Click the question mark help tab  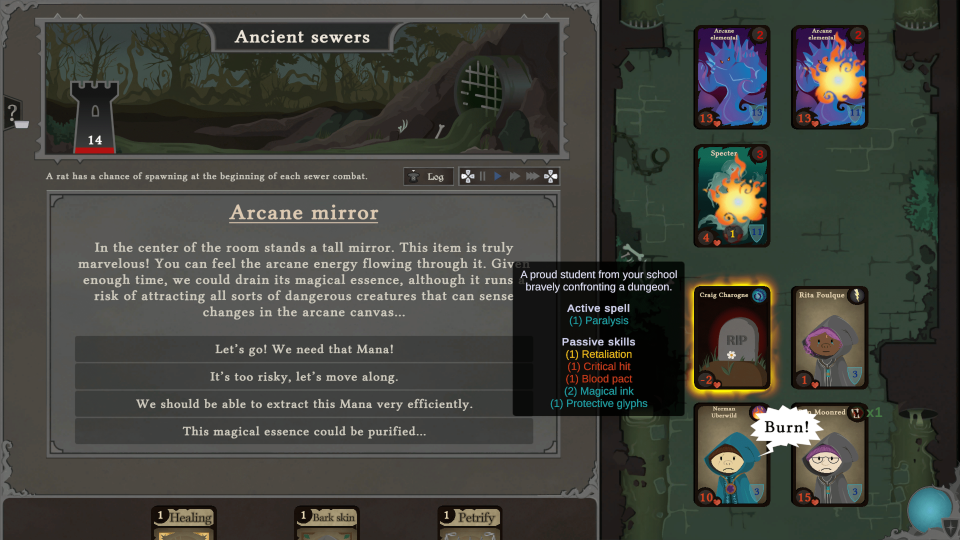pos(12,112)
